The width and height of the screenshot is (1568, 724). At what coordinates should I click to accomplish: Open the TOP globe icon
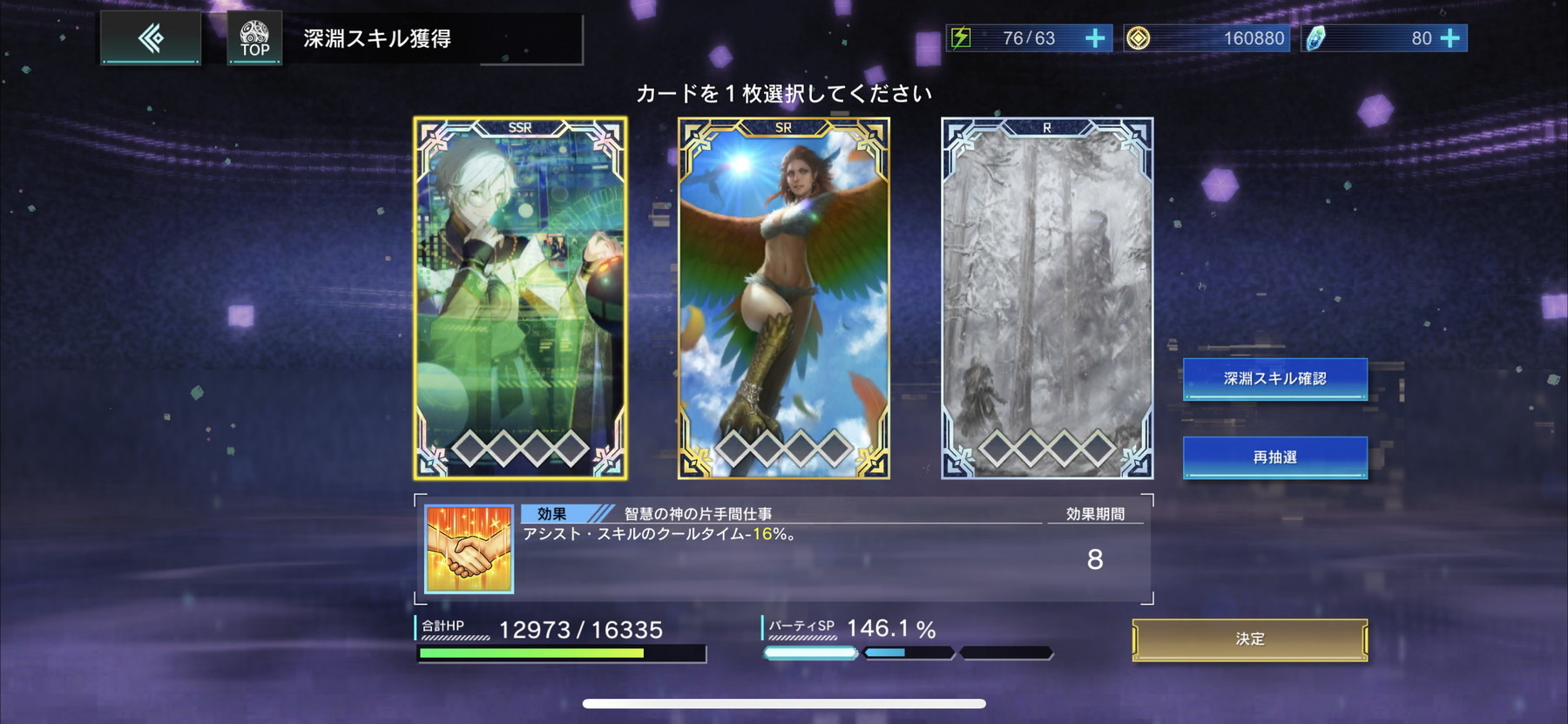(253, 37)
